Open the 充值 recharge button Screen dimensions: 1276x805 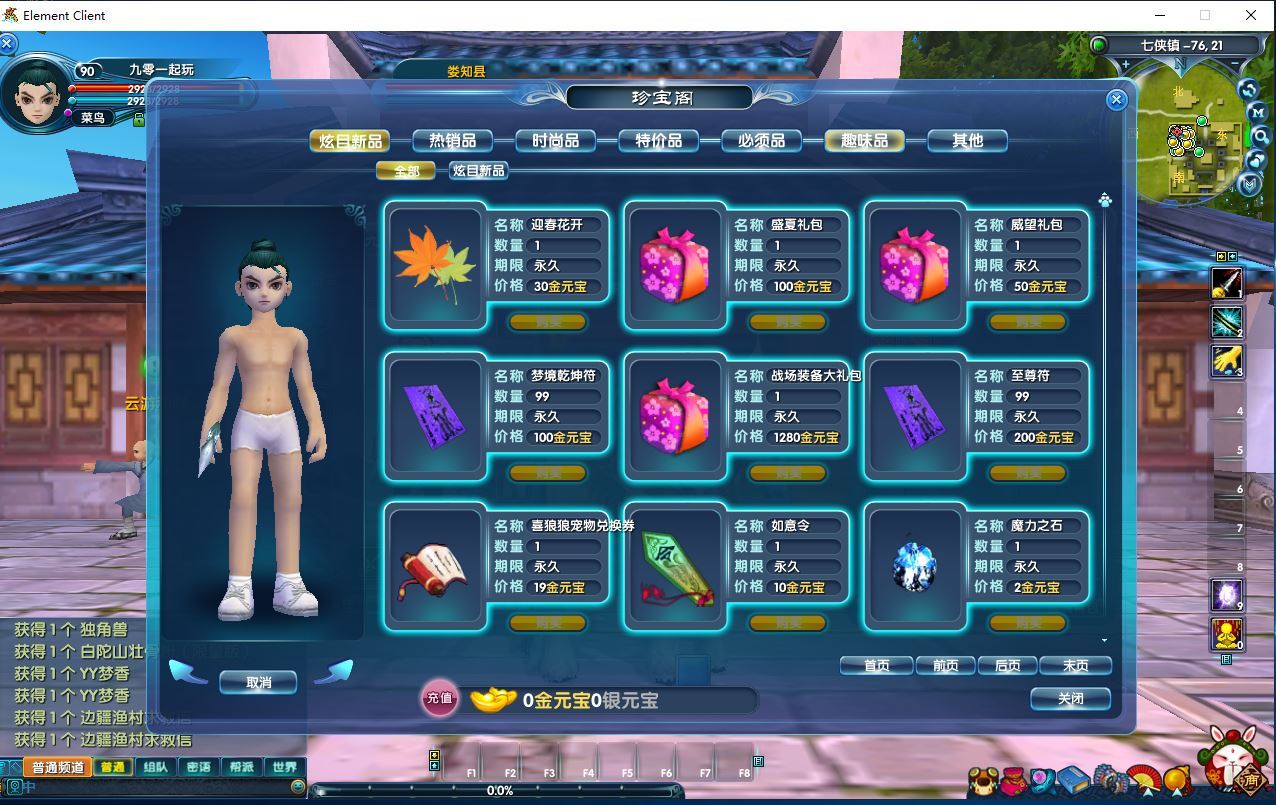pos(440,698)
